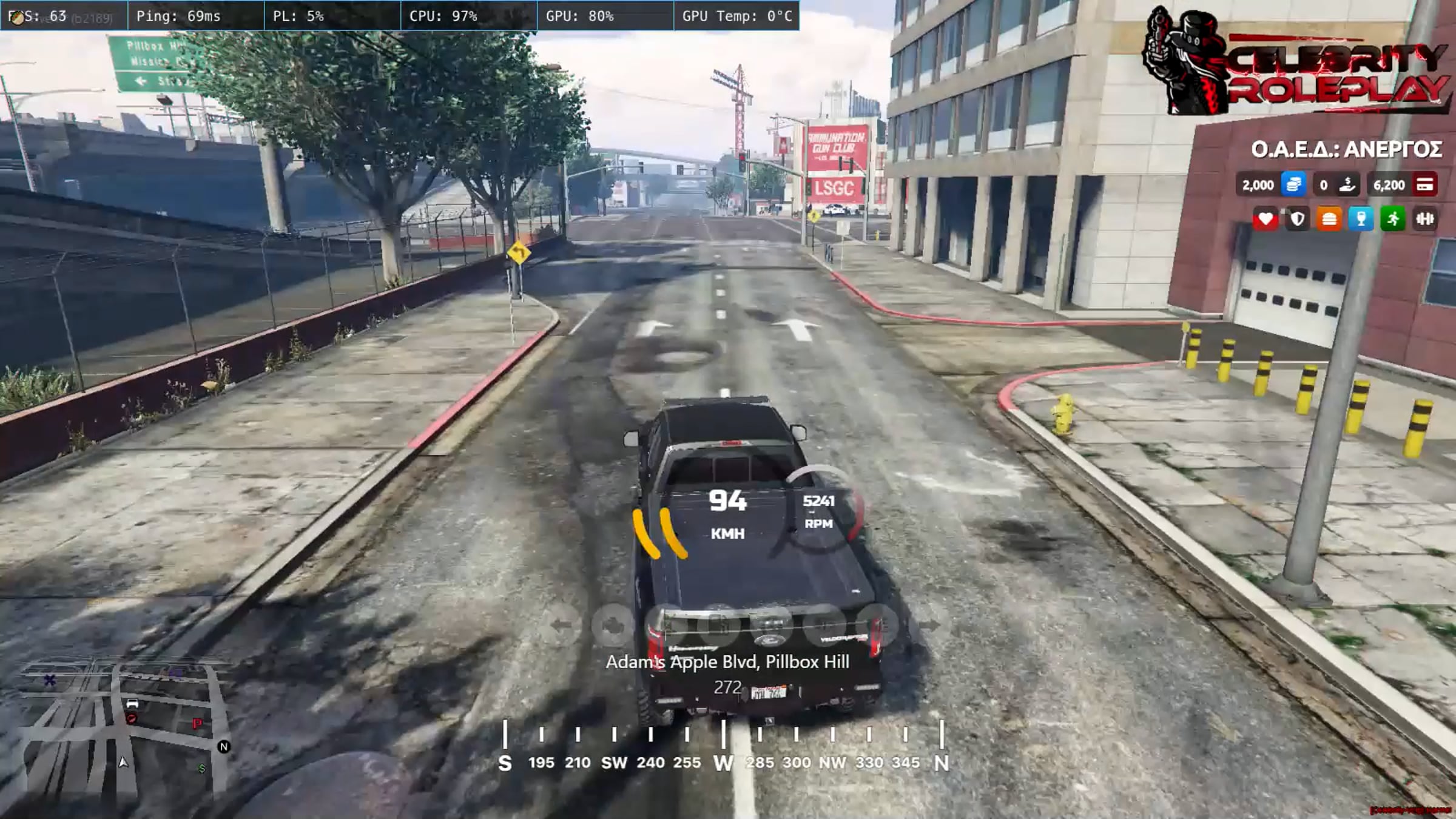Click the blue coins cash icon
The width and height of the screenshot is (1456, 819).
[1293, 184]
